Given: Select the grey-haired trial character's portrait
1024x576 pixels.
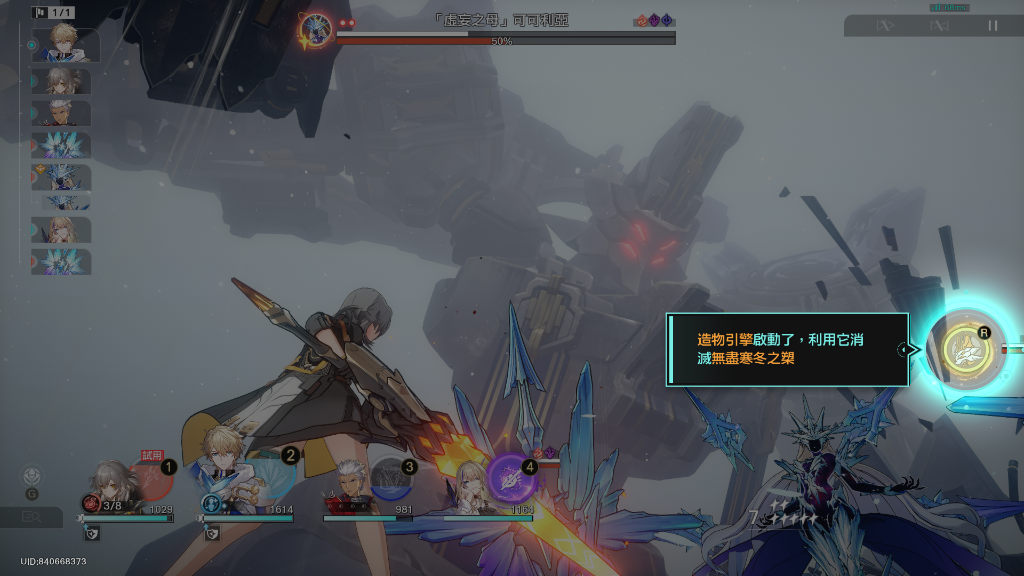Looking at the screenshot, I should [x=109, y=481].
